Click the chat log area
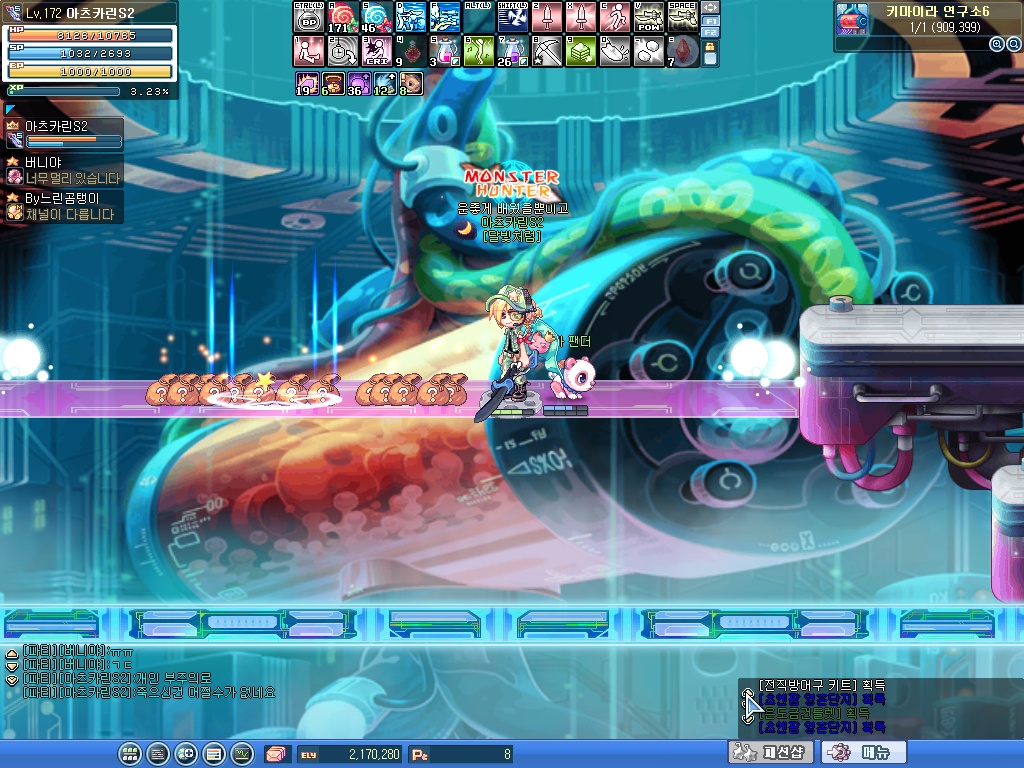Screen dimensions: 1024x768 (150, 672)
